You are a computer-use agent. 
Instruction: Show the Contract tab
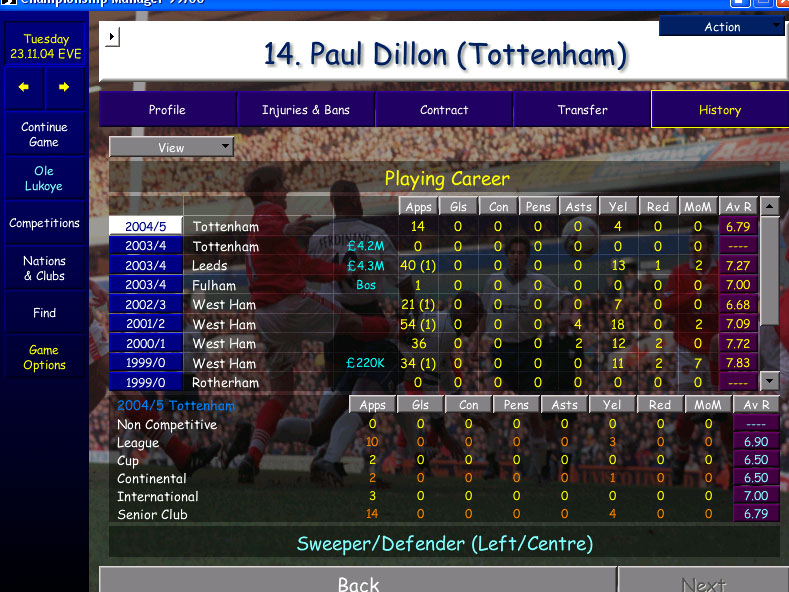444,110
